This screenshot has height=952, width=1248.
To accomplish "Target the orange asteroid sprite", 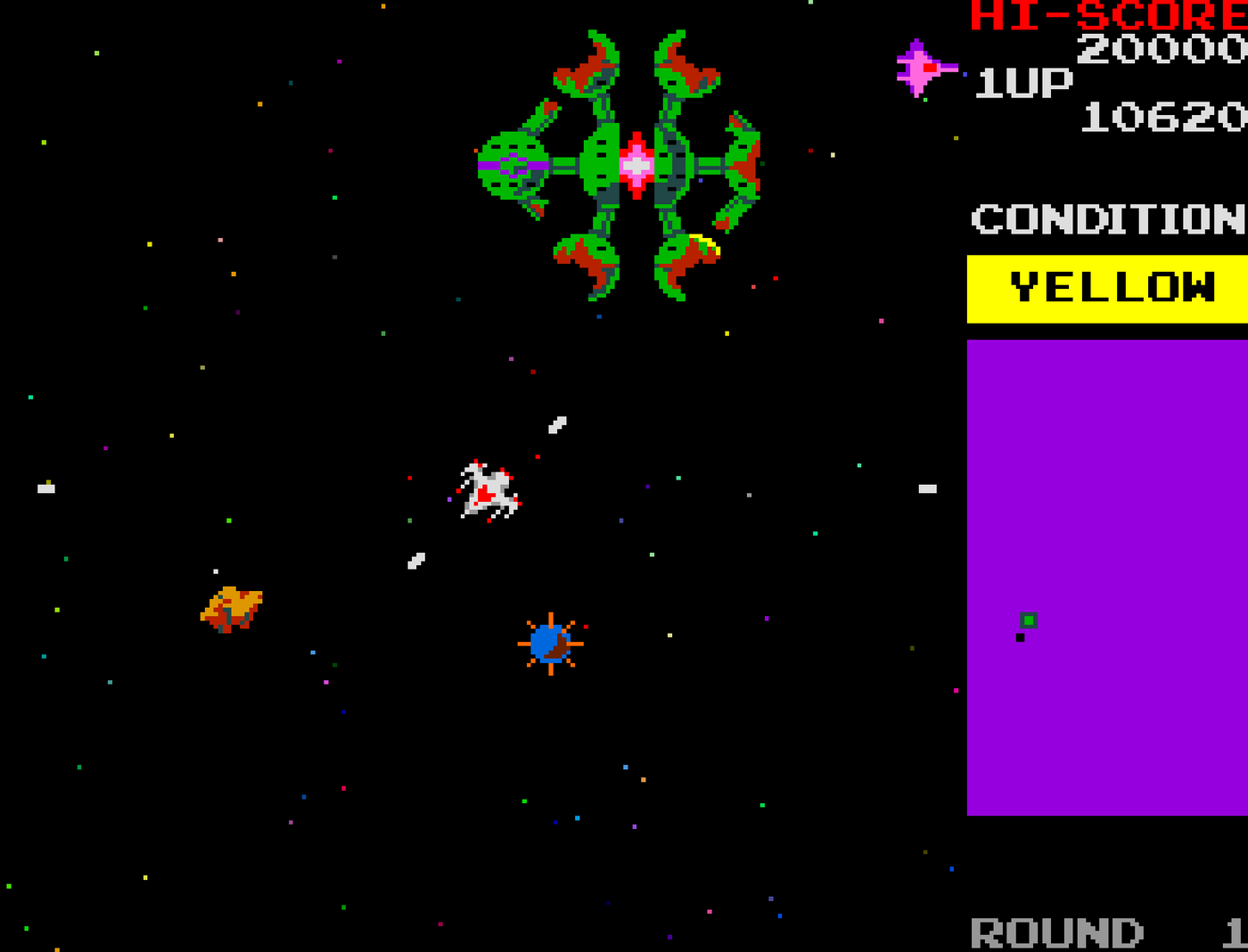I will (x=230, y=609).
